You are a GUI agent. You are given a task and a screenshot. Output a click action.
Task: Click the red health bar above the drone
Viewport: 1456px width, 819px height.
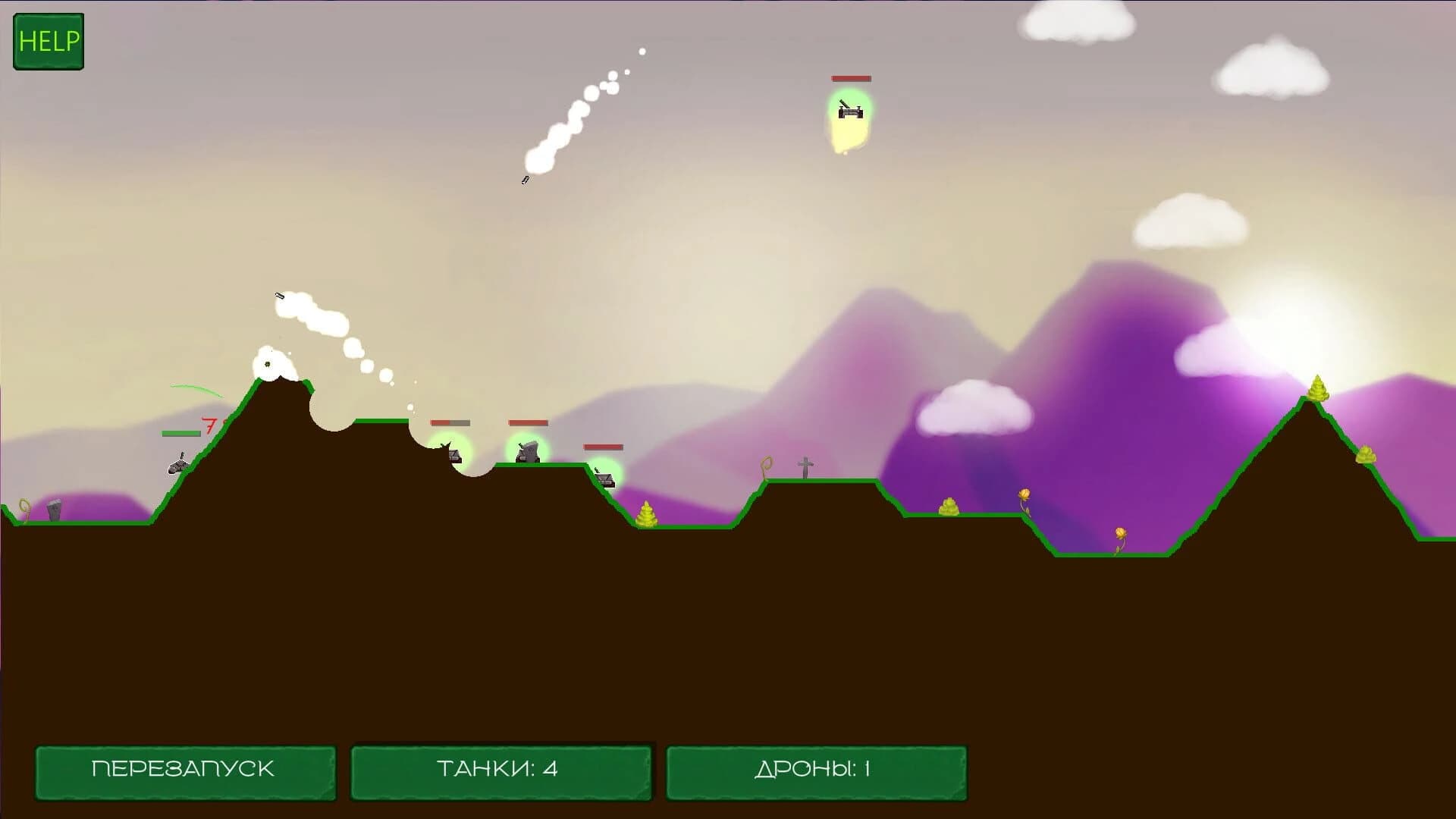click(x=851, y=78)
